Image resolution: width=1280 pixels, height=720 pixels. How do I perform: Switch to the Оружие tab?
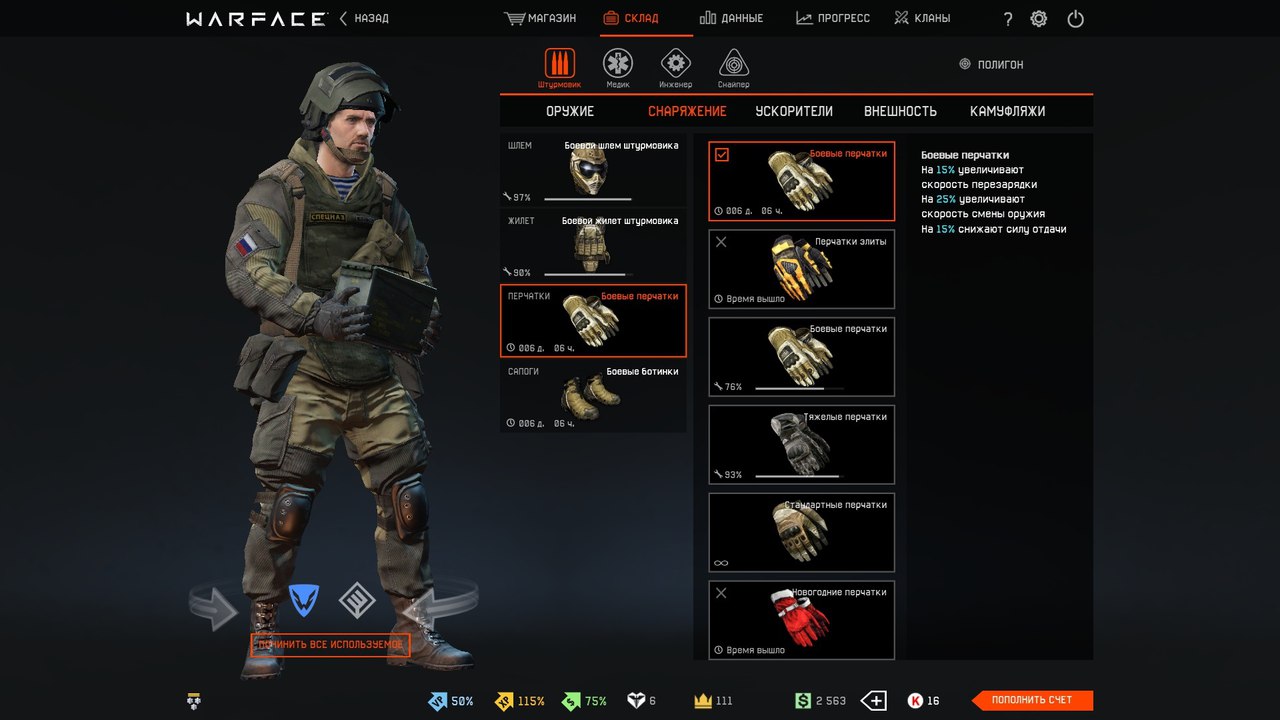570,111
